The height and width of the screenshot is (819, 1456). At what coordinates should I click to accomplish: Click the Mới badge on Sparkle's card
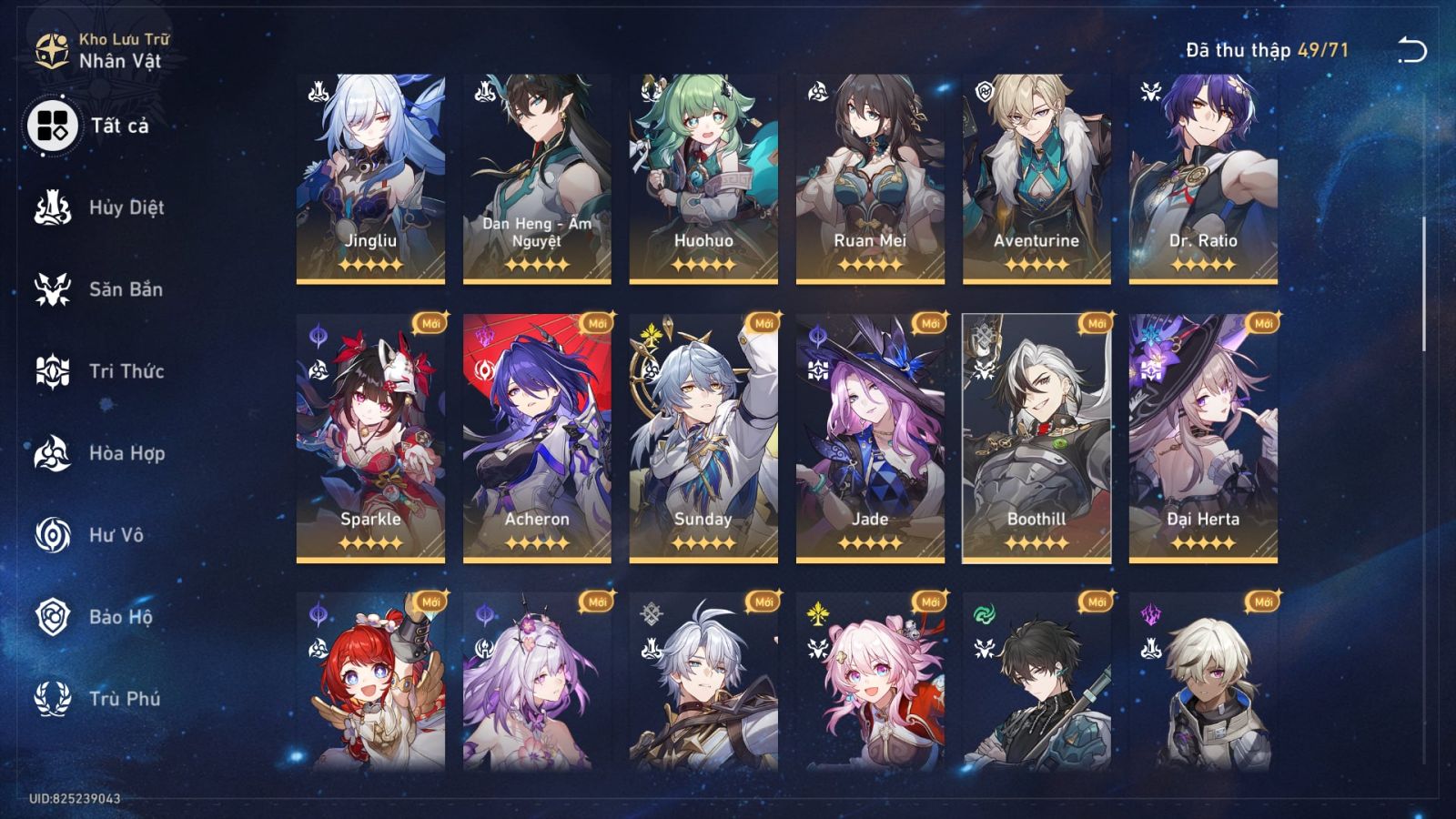coord(430,323)
